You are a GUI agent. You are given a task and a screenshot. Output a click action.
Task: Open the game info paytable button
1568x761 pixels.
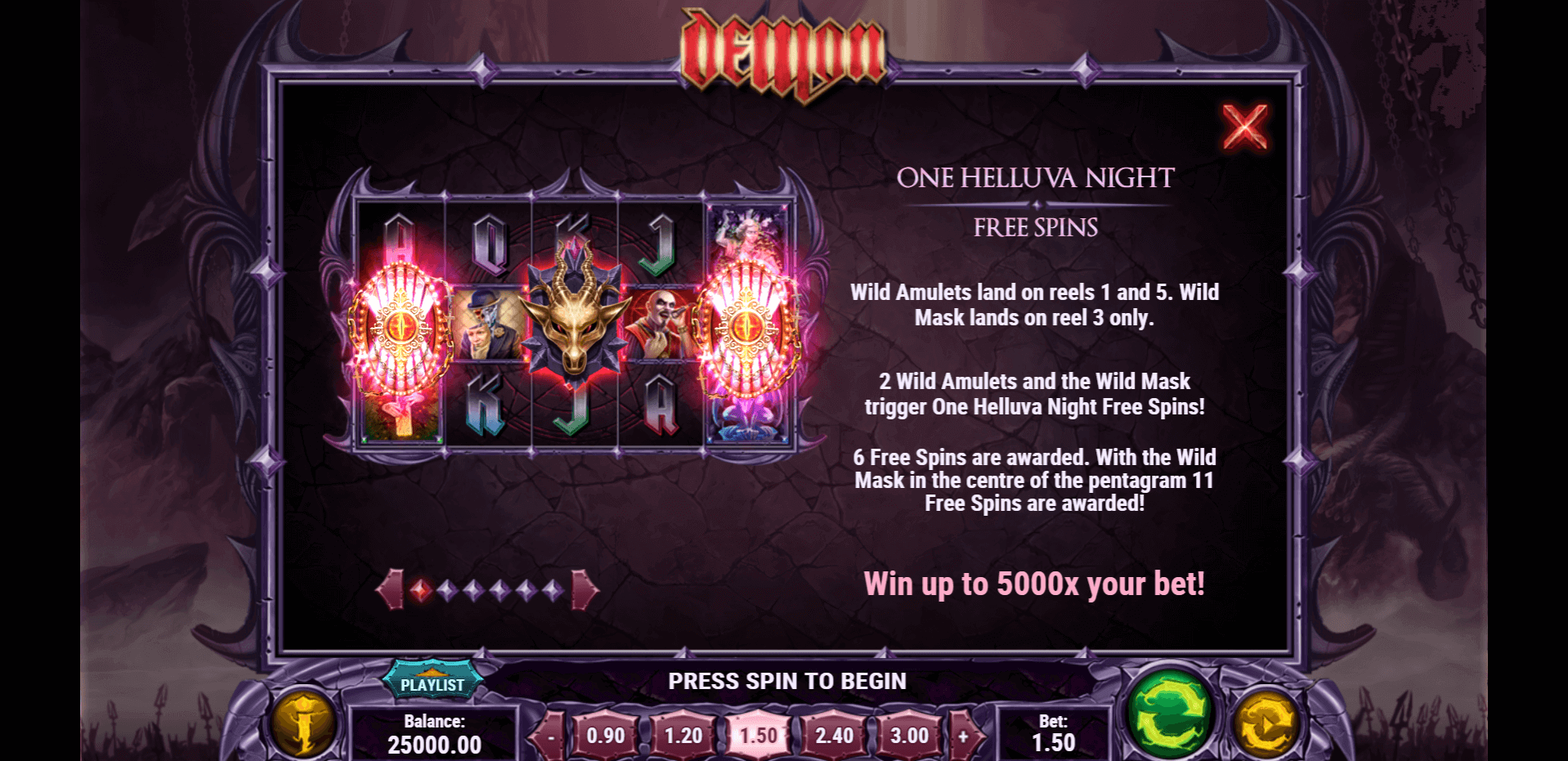point(303,722)
